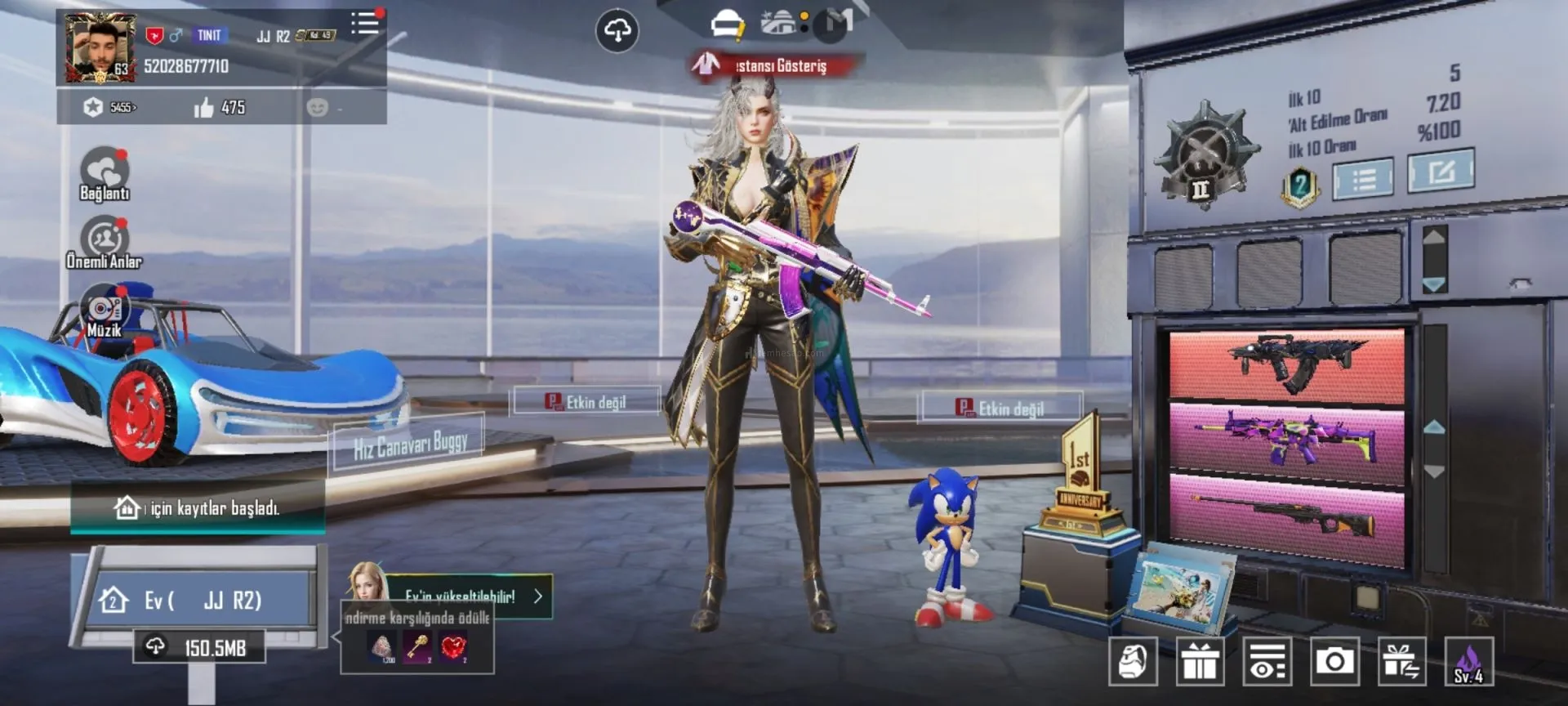Click the Ev (JJ R2) home button
Screen dimensions: 1568x706
pyautogui.click(x=200, y=601)
